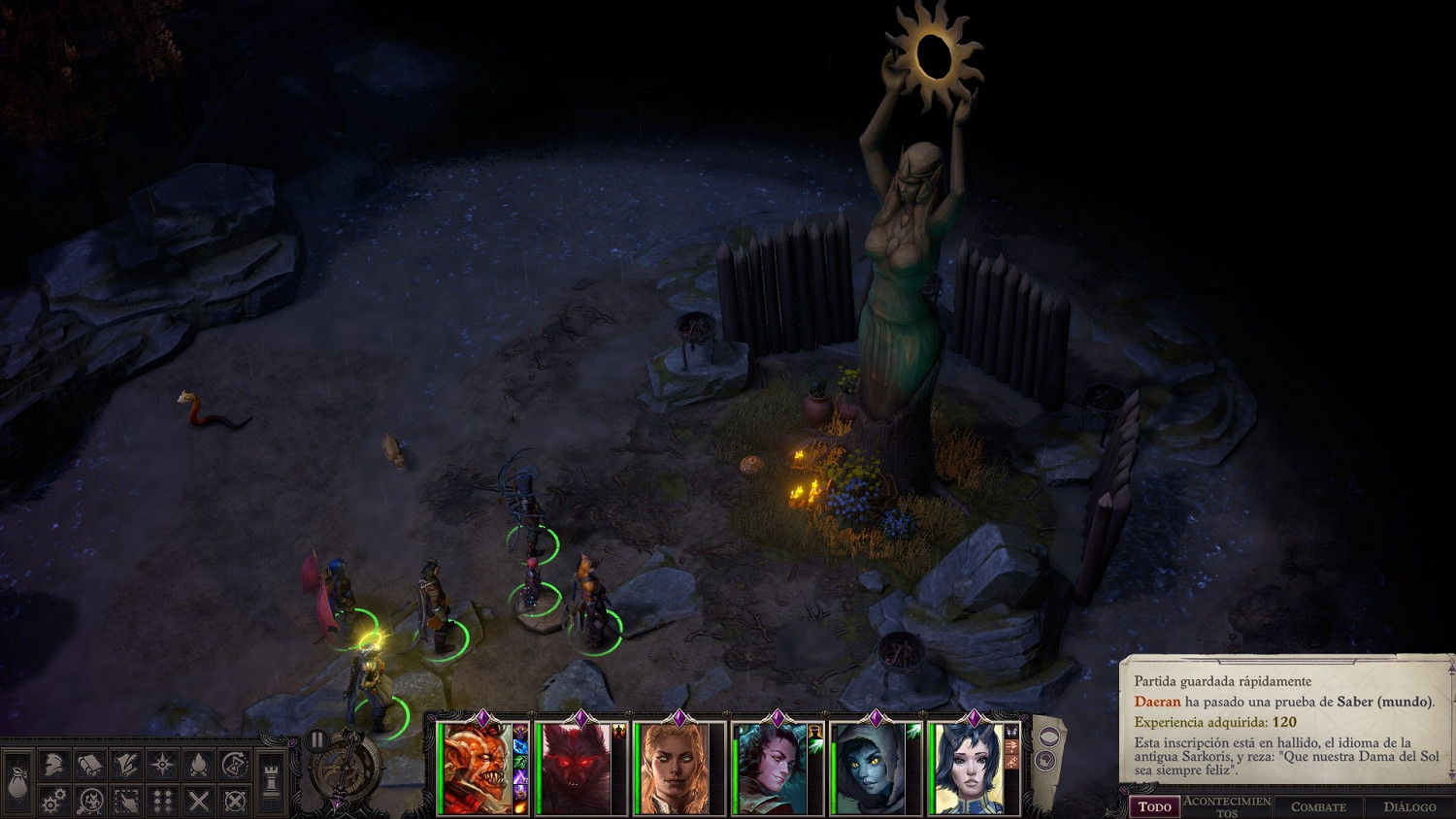This screenshot has height=819, width=1456.
Task: Click the campfire rest icon
Action: tap(198, 765)
